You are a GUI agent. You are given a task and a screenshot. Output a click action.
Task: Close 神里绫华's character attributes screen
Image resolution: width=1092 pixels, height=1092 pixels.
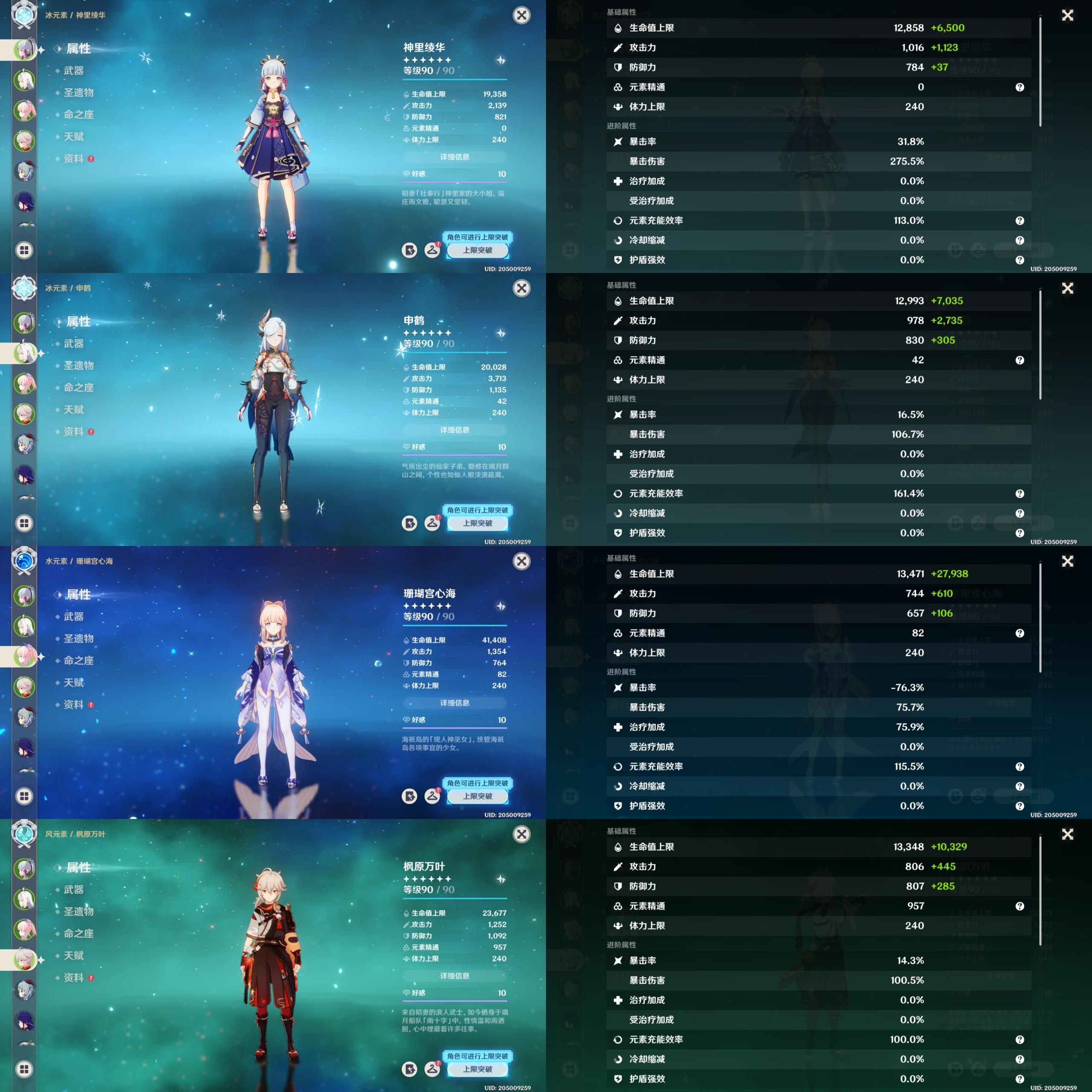(x=521, y=15)
